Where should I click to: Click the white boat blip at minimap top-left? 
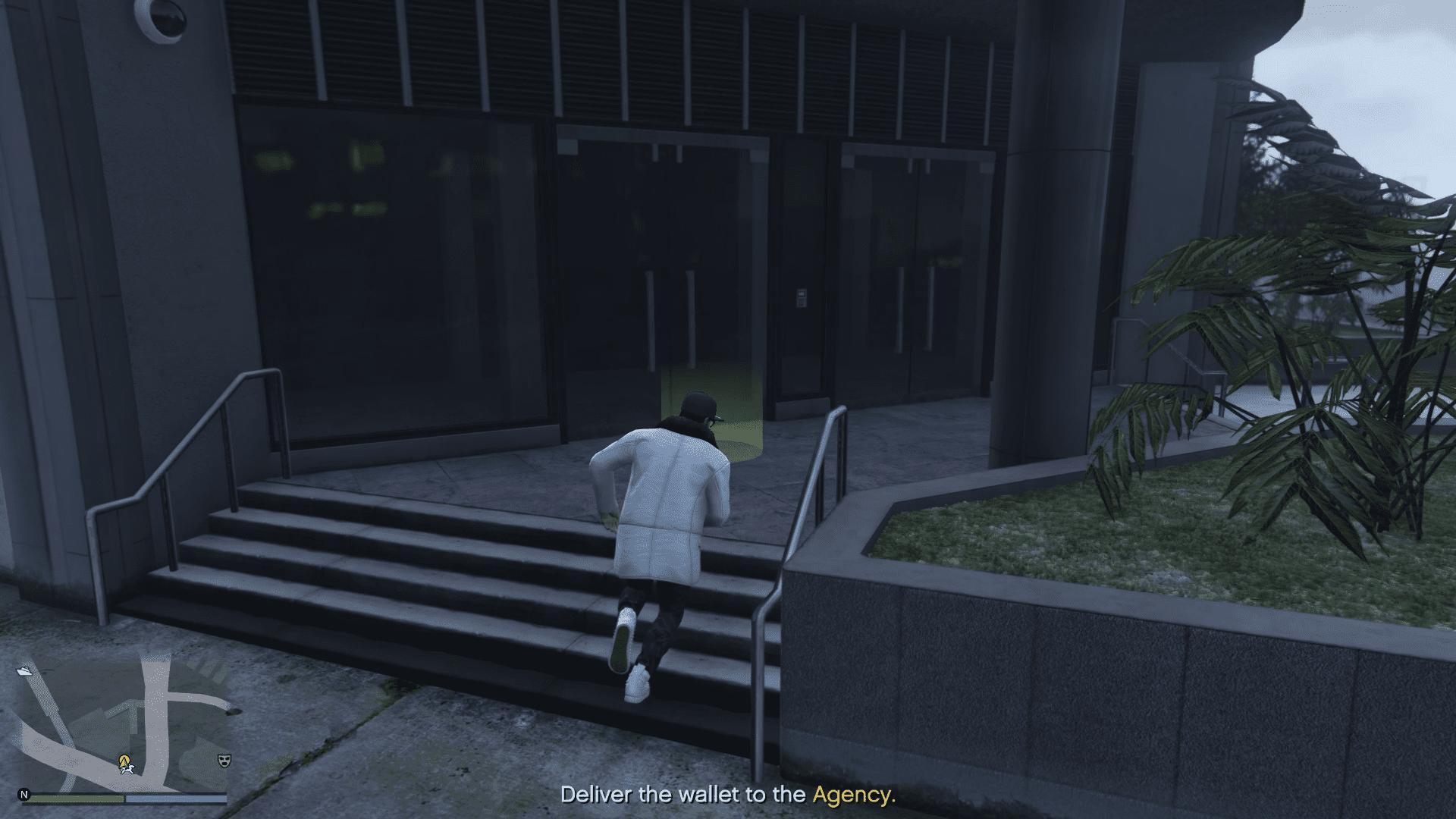point(24,673)
